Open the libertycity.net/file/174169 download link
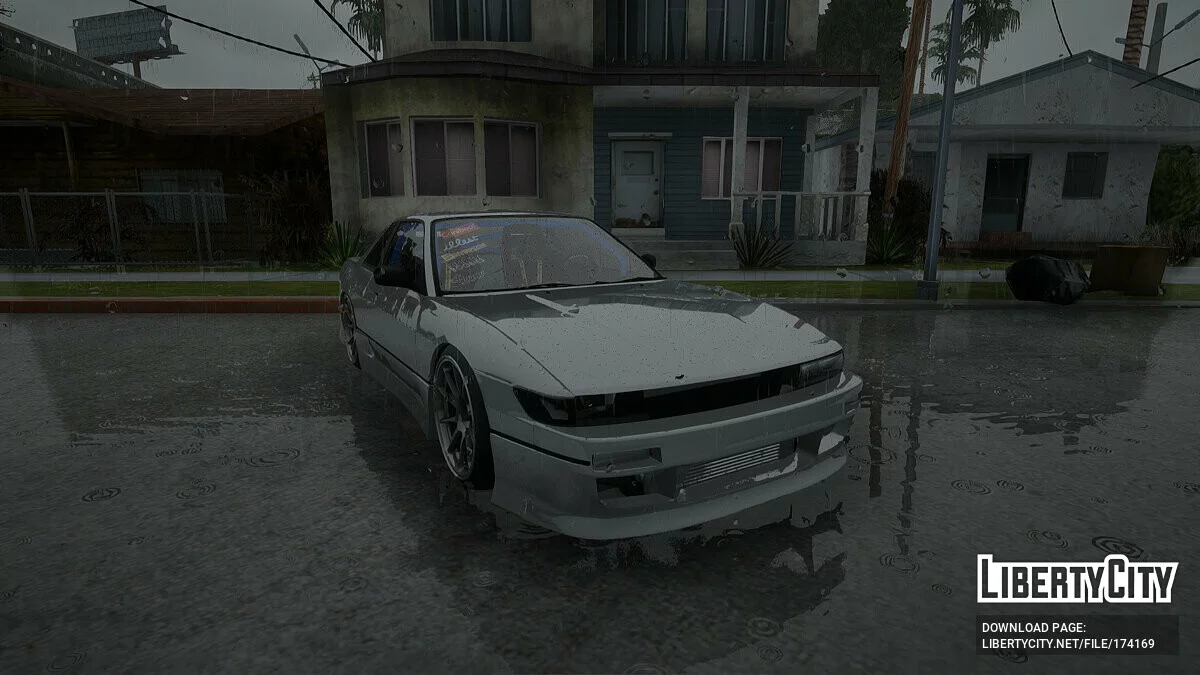 (x=1068, y=643)
